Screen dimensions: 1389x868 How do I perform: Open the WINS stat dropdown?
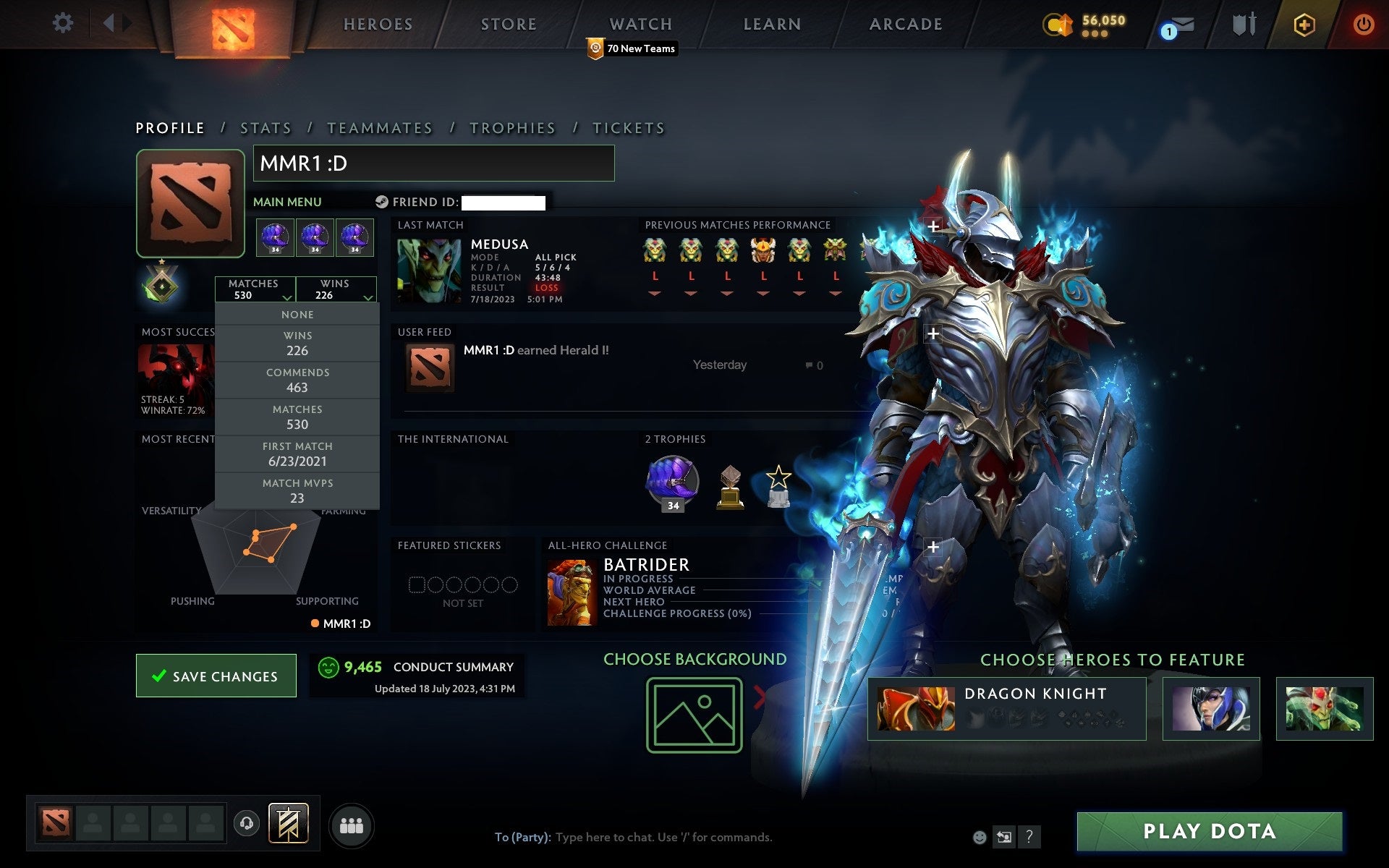(337, 289)
